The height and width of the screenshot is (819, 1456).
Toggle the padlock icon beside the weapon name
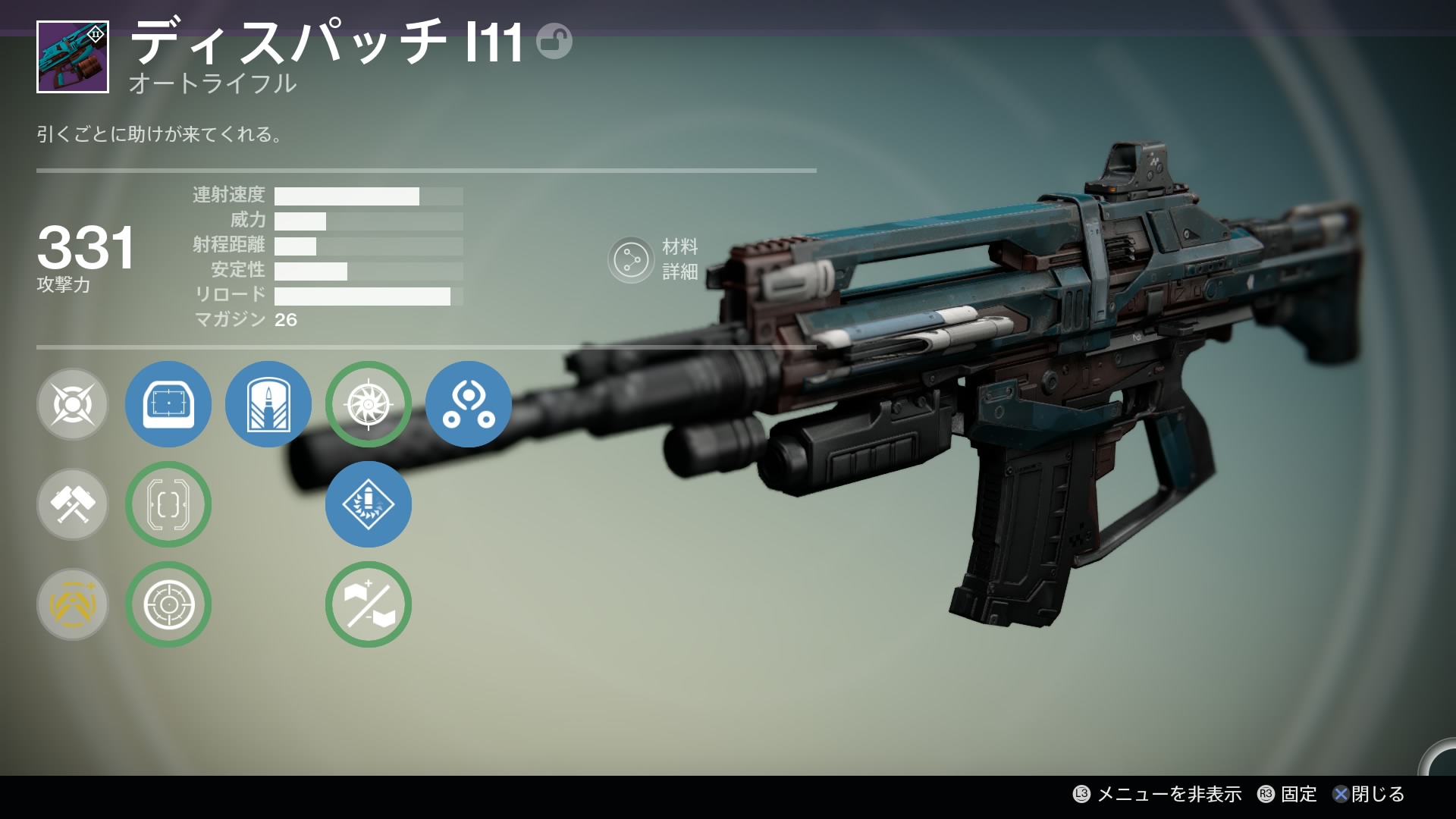tap(554, 42)
